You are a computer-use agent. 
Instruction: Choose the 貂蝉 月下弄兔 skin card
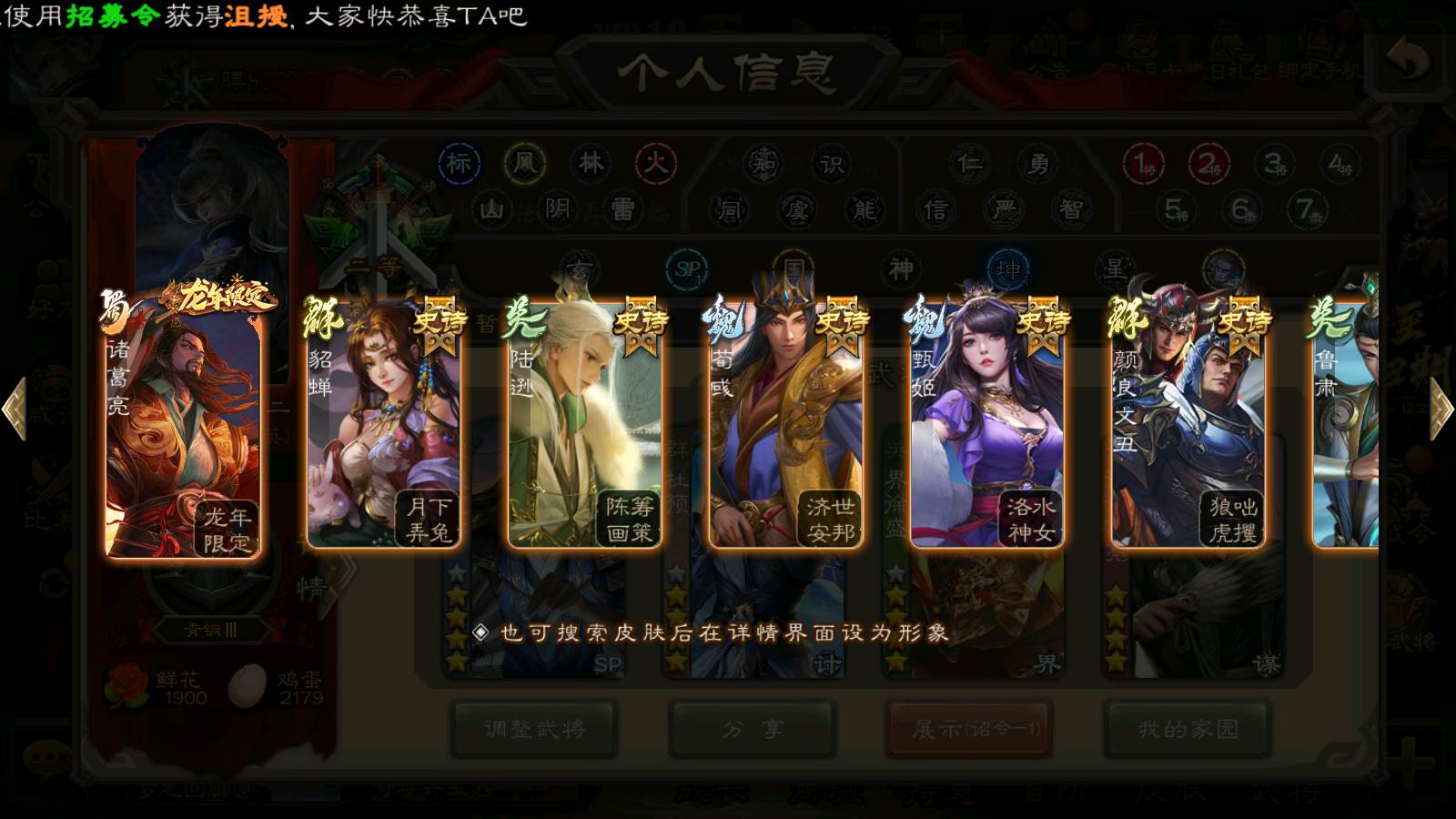pos(384,428)
